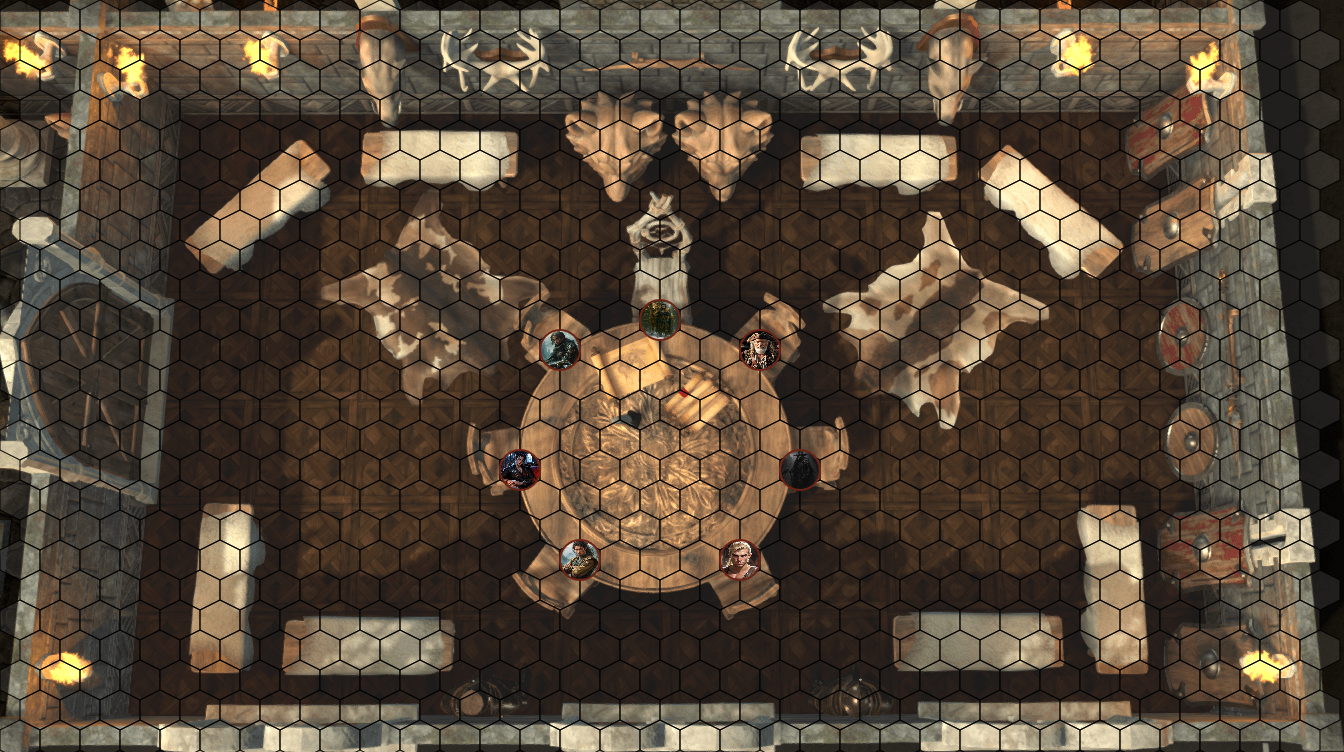Select the grey-armored warrior token
Screen dimensions: 1344x752
(559, 350)
